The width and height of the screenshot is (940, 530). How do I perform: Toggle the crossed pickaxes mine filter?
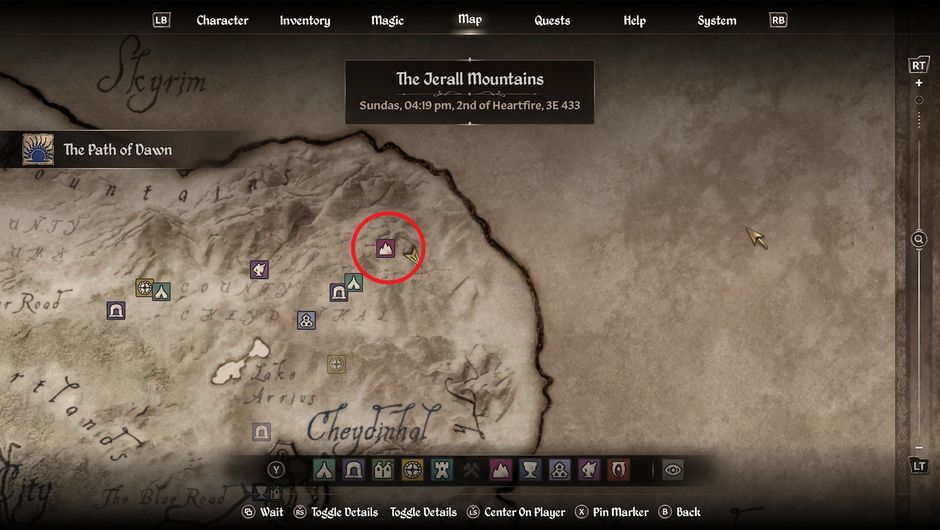tap(472, 470)
